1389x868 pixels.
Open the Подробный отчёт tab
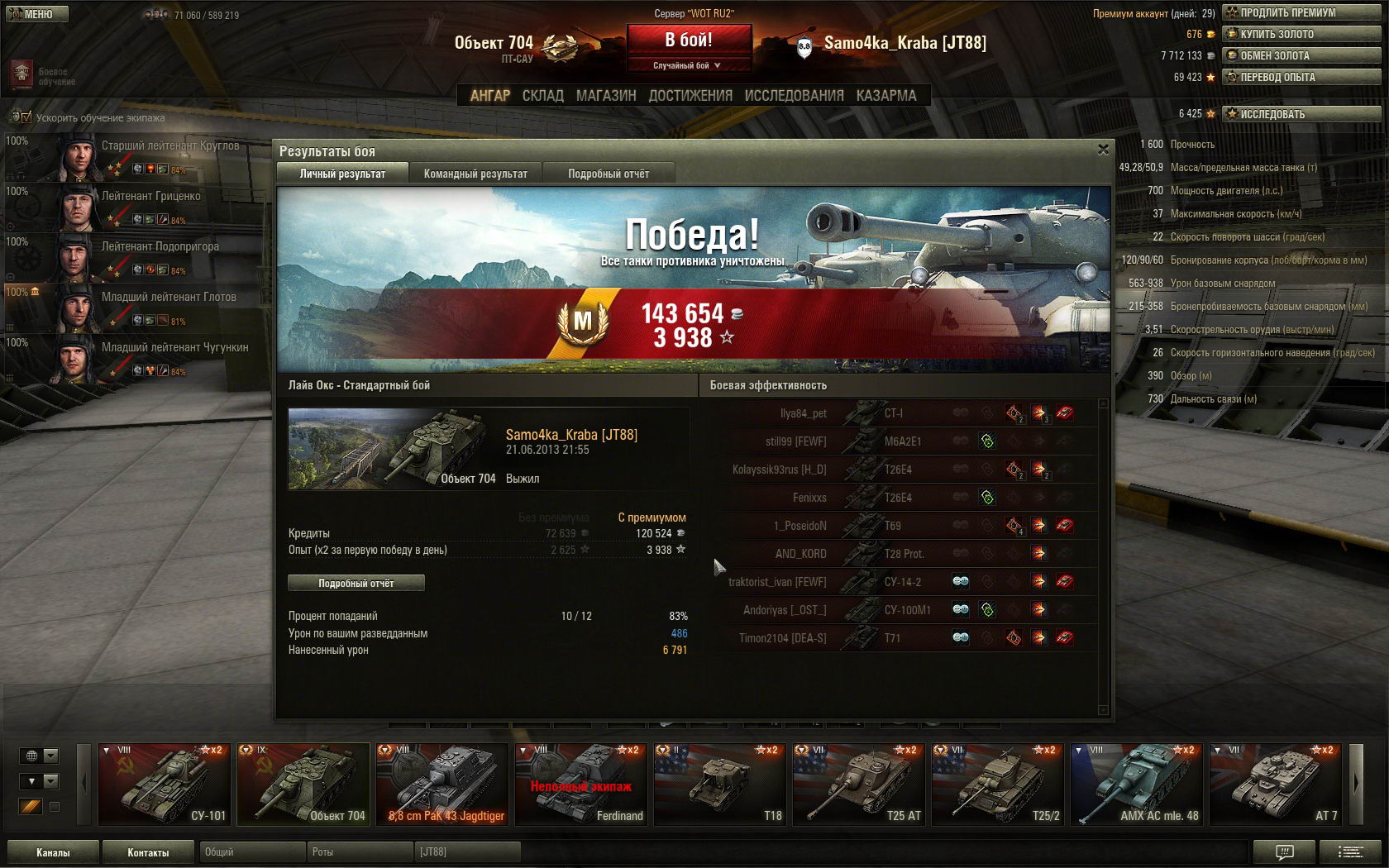click(609, 174)
